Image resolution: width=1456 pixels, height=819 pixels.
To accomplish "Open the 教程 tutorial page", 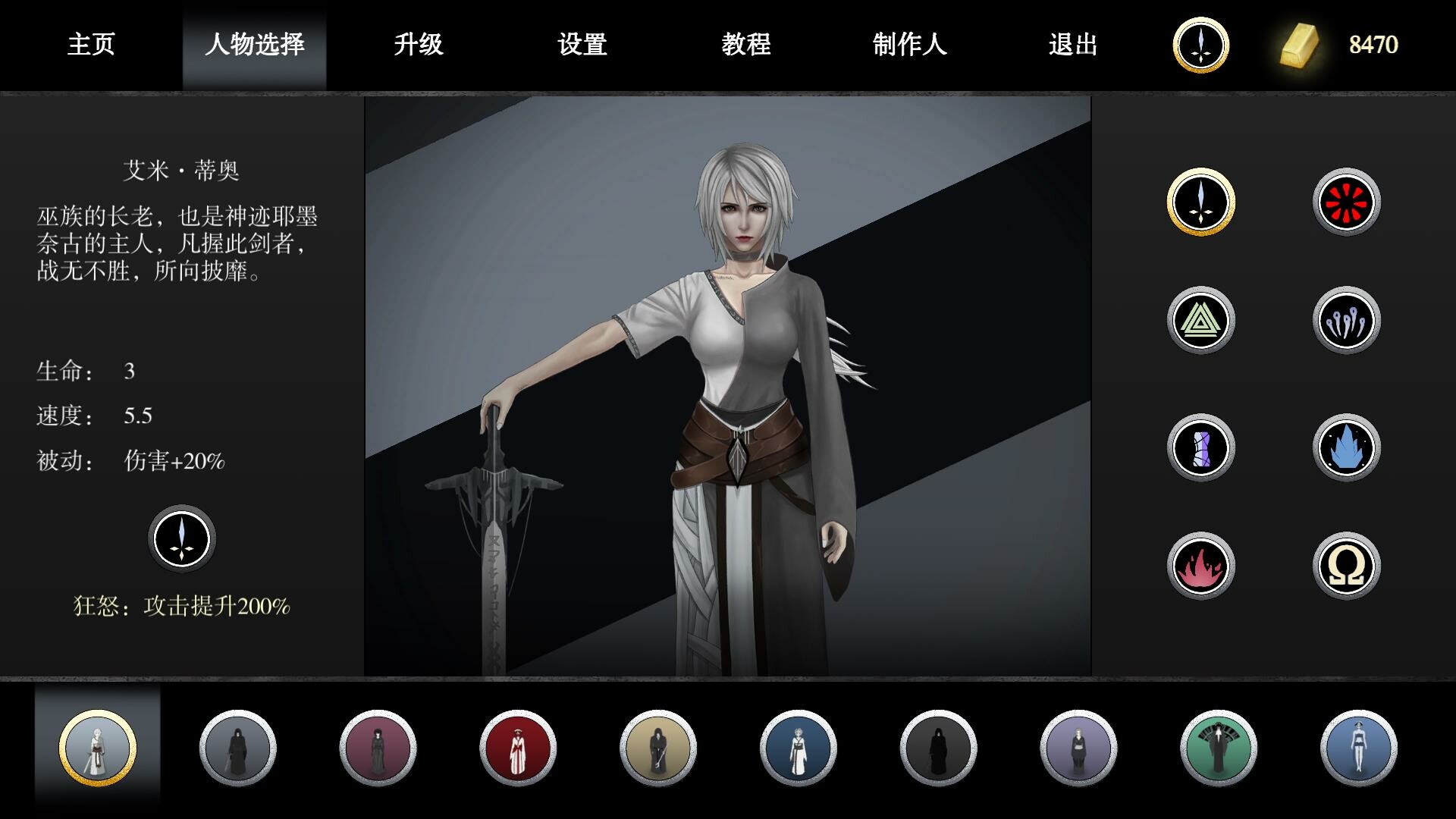I will [x=745, y=45].
